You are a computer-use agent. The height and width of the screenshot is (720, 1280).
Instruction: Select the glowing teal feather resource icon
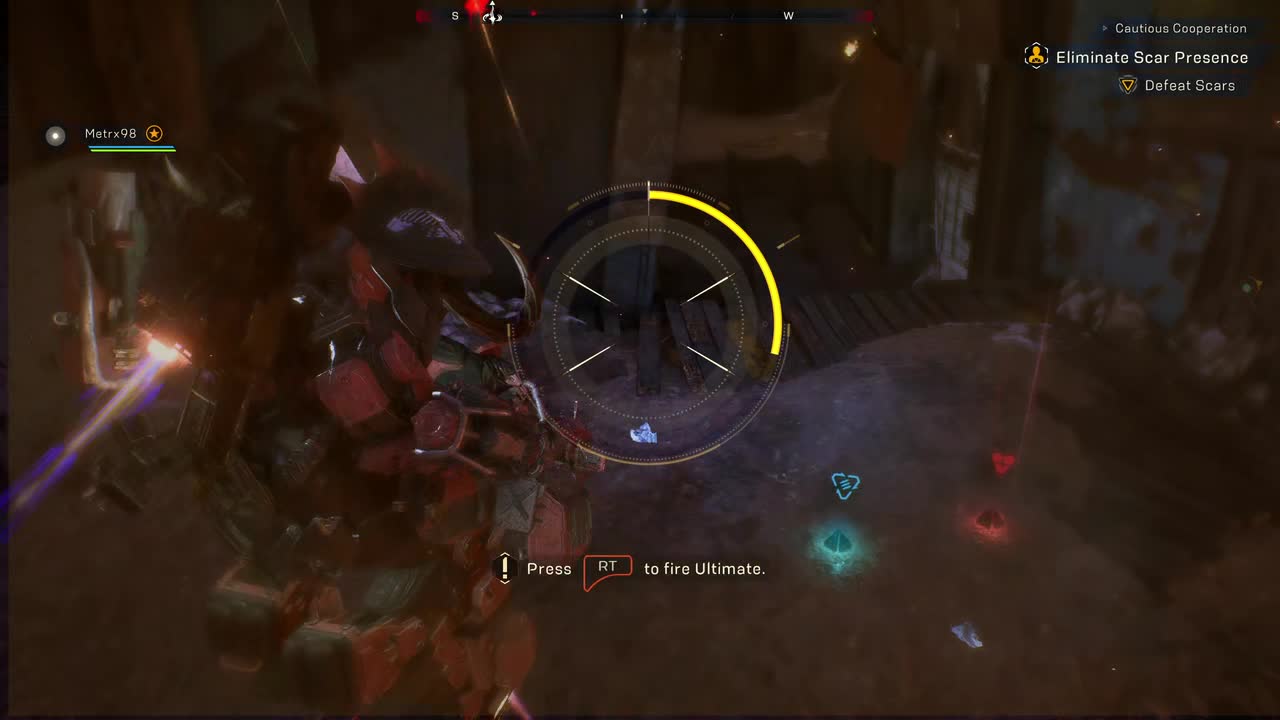[x=845, y=486]
